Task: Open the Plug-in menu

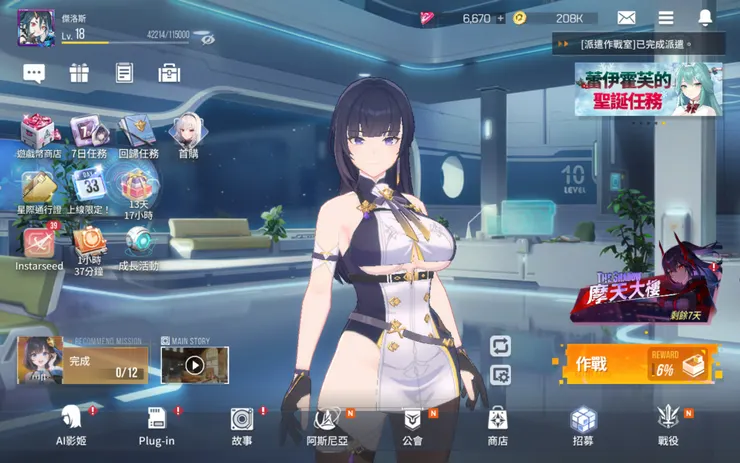Action: click(156, 424)
